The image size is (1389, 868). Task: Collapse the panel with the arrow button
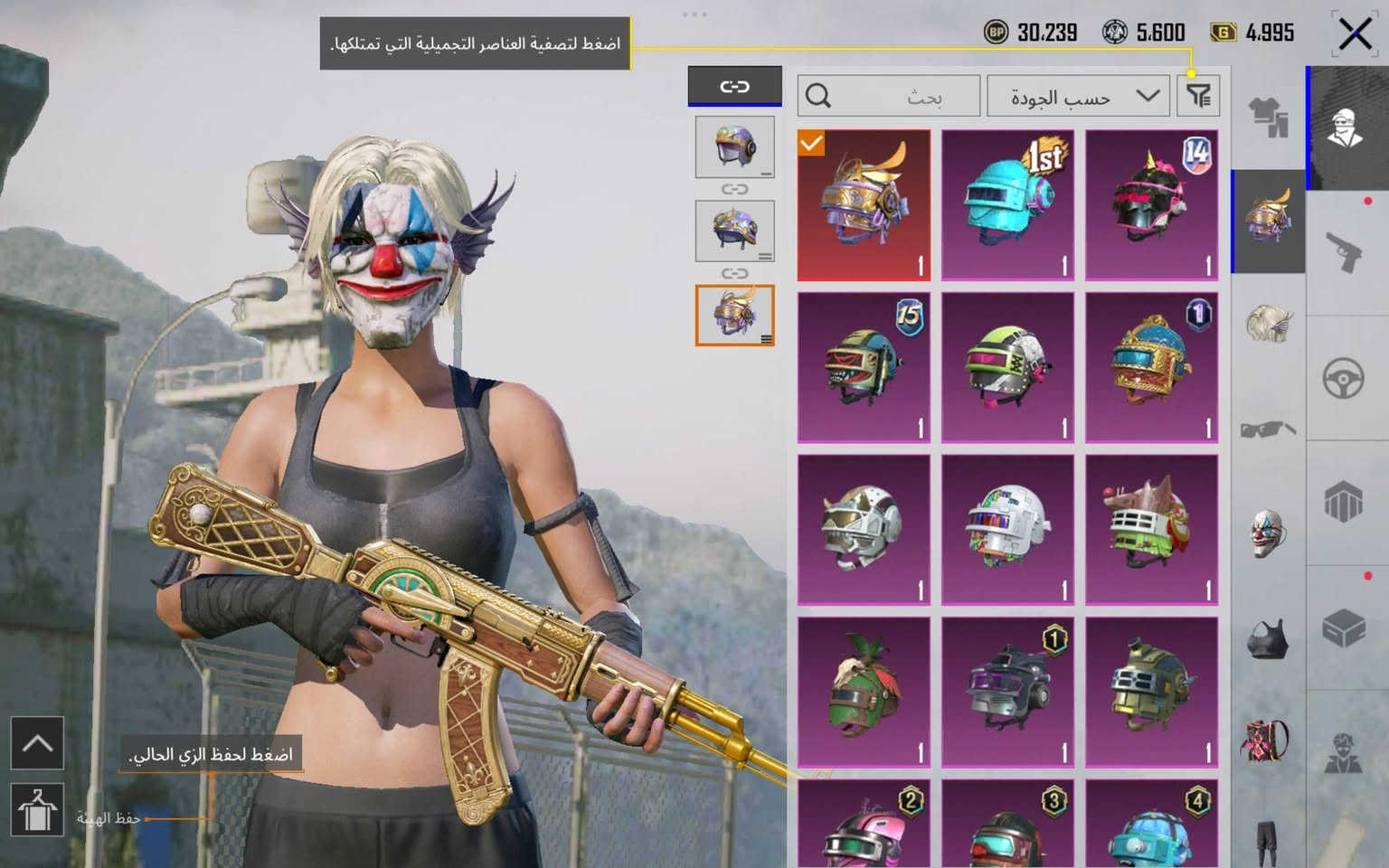tap(36, 744)
